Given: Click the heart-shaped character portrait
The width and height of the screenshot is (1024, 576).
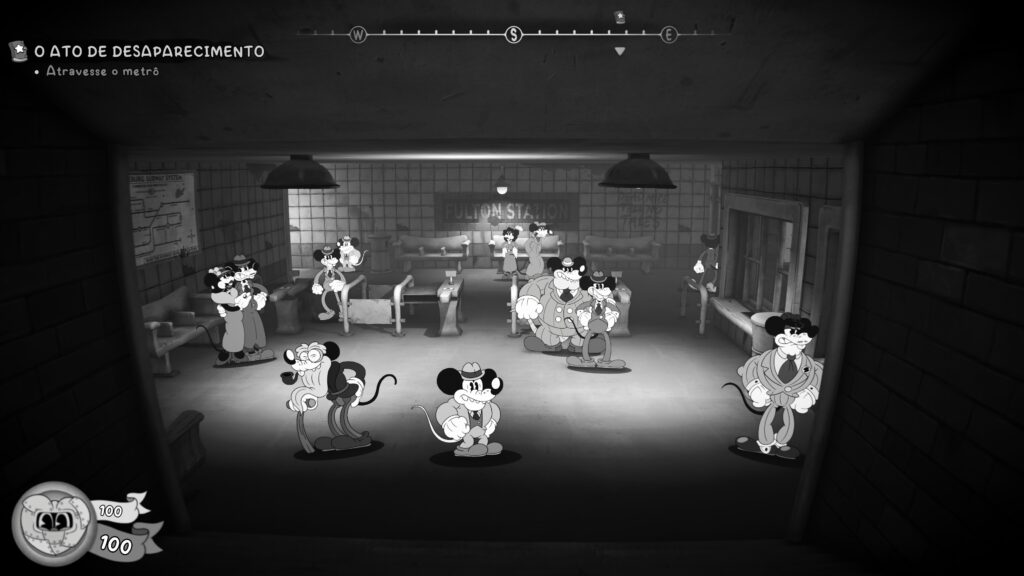Looking at the screenshot, I should tap(51, 521).
